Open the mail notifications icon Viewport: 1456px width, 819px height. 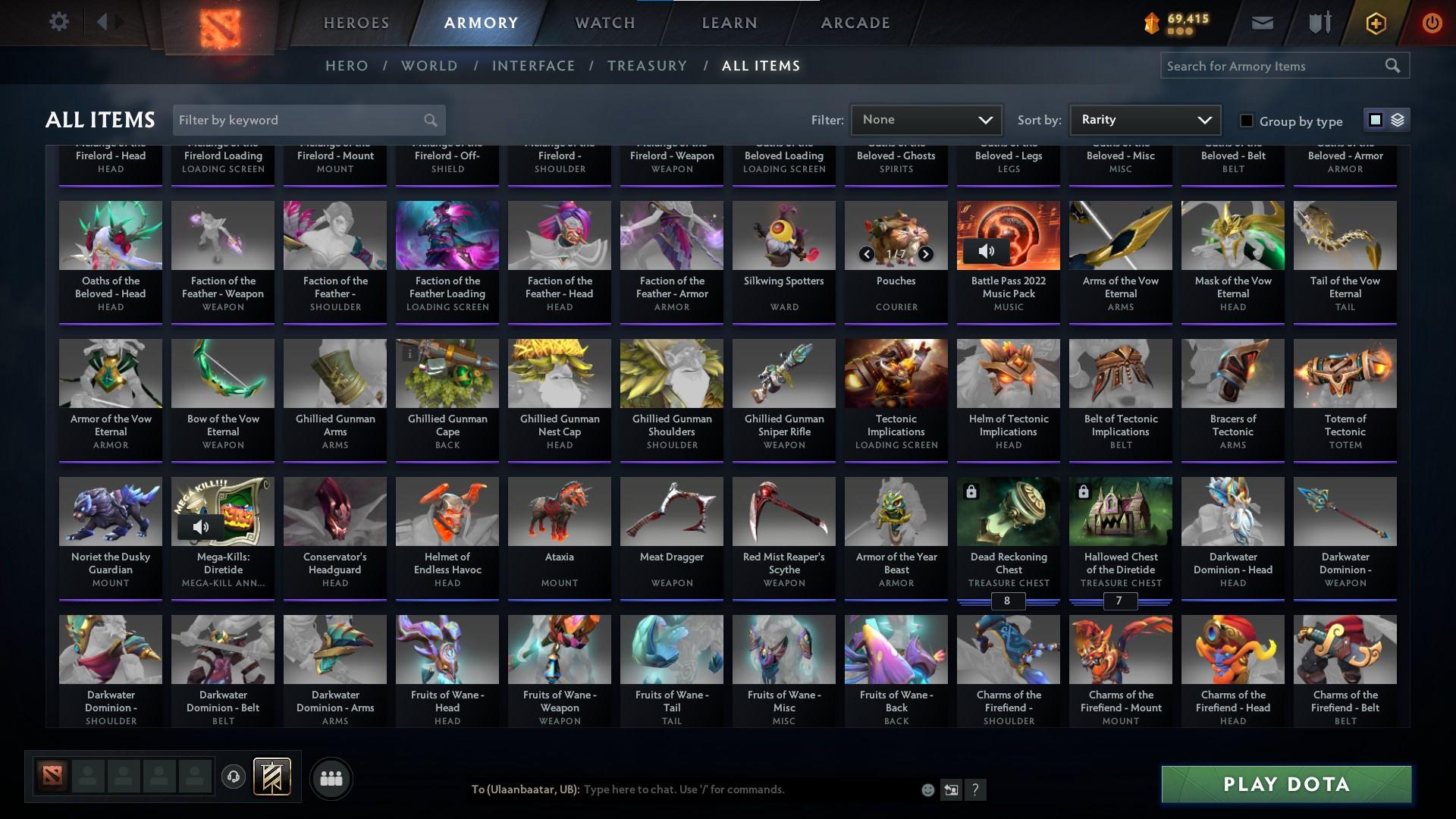click(1262, 22)
